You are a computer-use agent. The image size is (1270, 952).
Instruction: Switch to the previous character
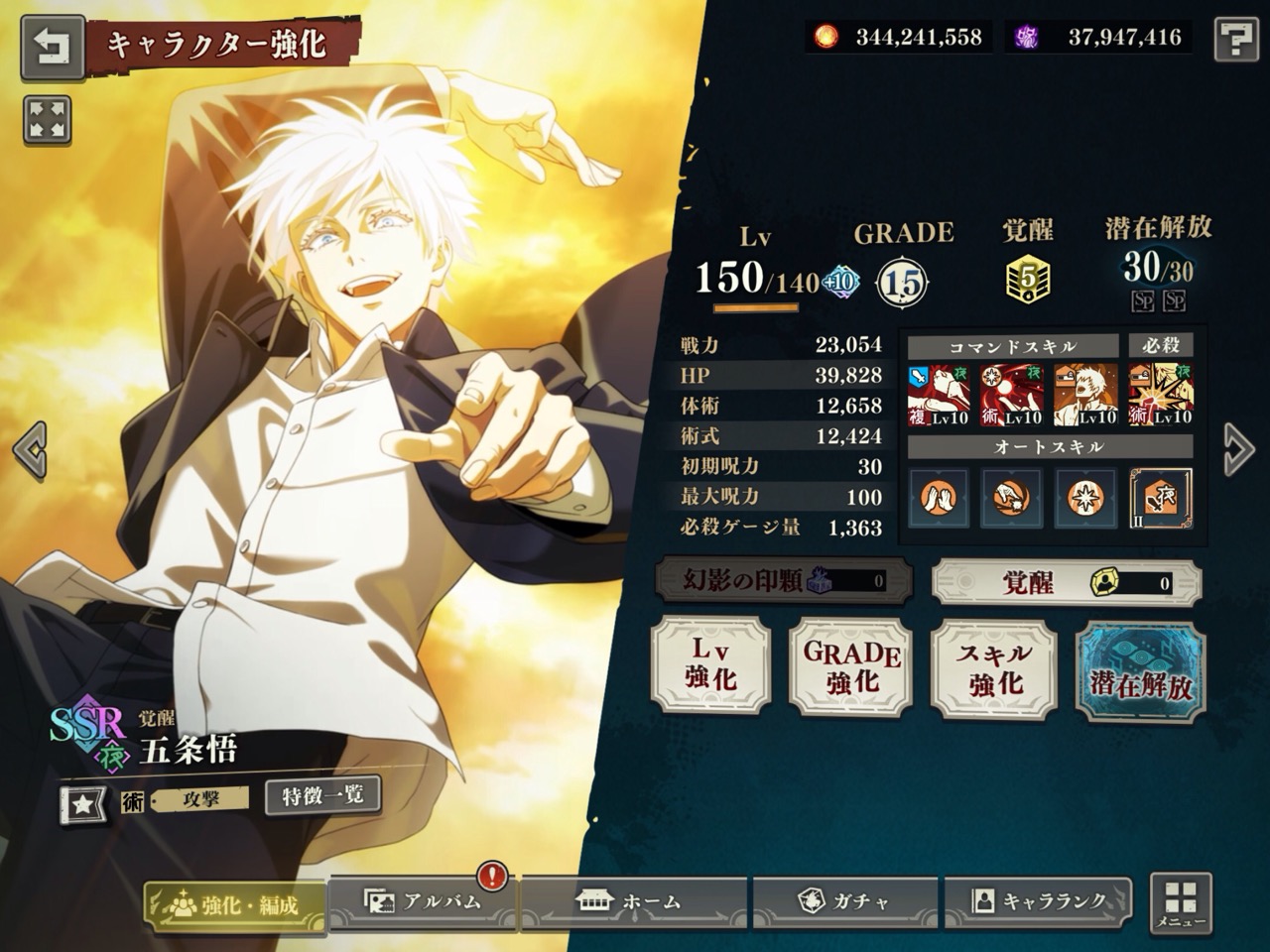coord(31,449)
